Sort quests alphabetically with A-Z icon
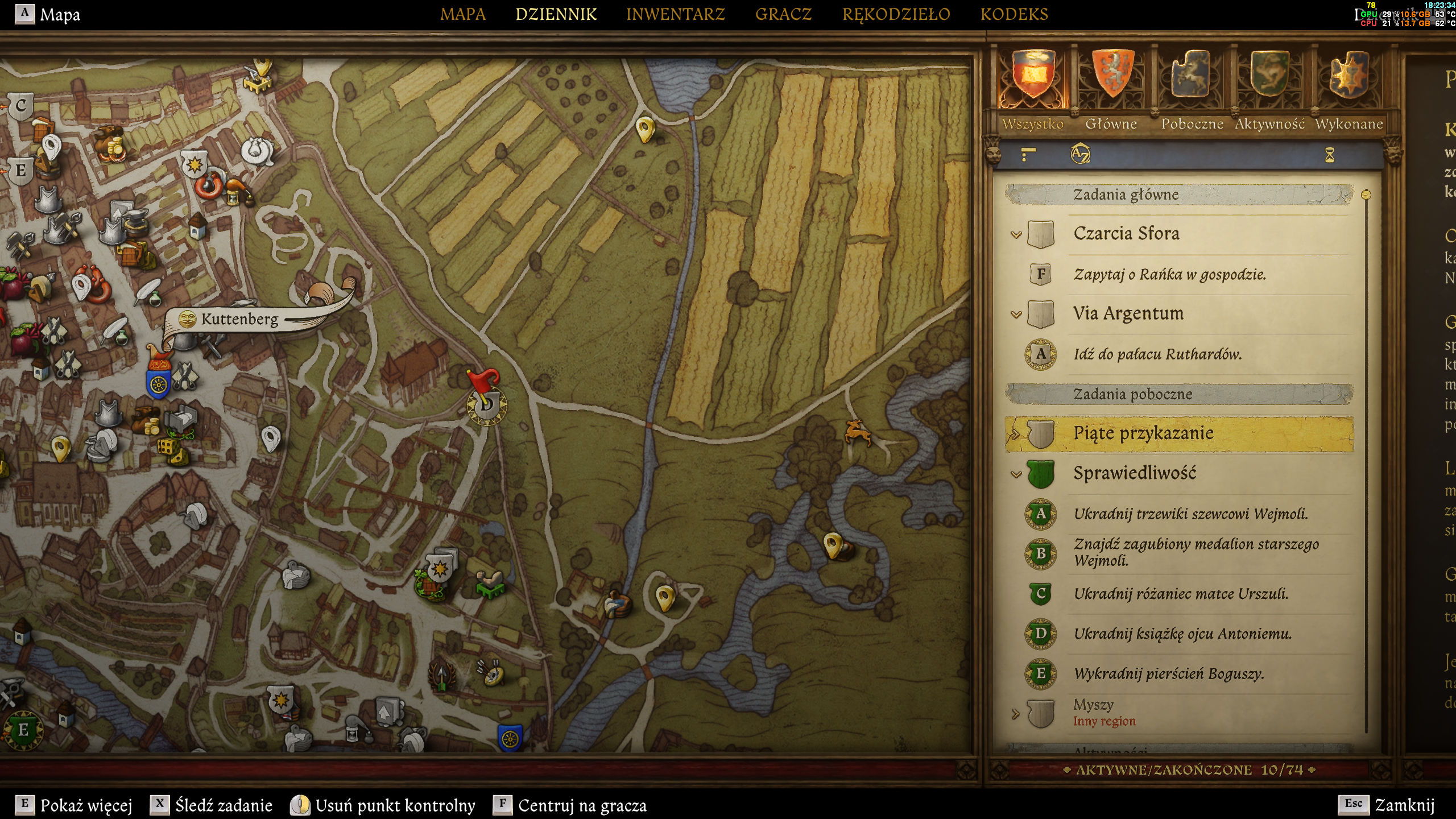Image resolution: width=1456 pixels, height=819 pixels. click(x=1080, y=154)
